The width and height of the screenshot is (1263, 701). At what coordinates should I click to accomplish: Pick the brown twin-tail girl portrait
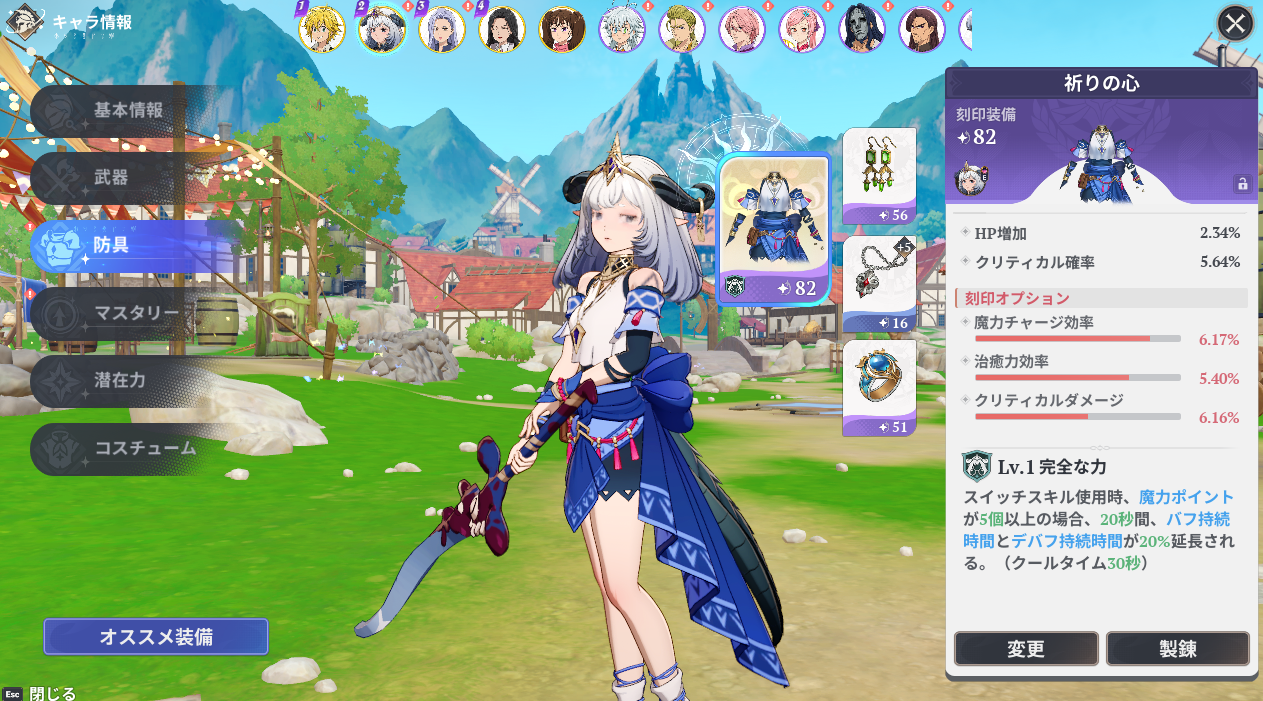562,29
